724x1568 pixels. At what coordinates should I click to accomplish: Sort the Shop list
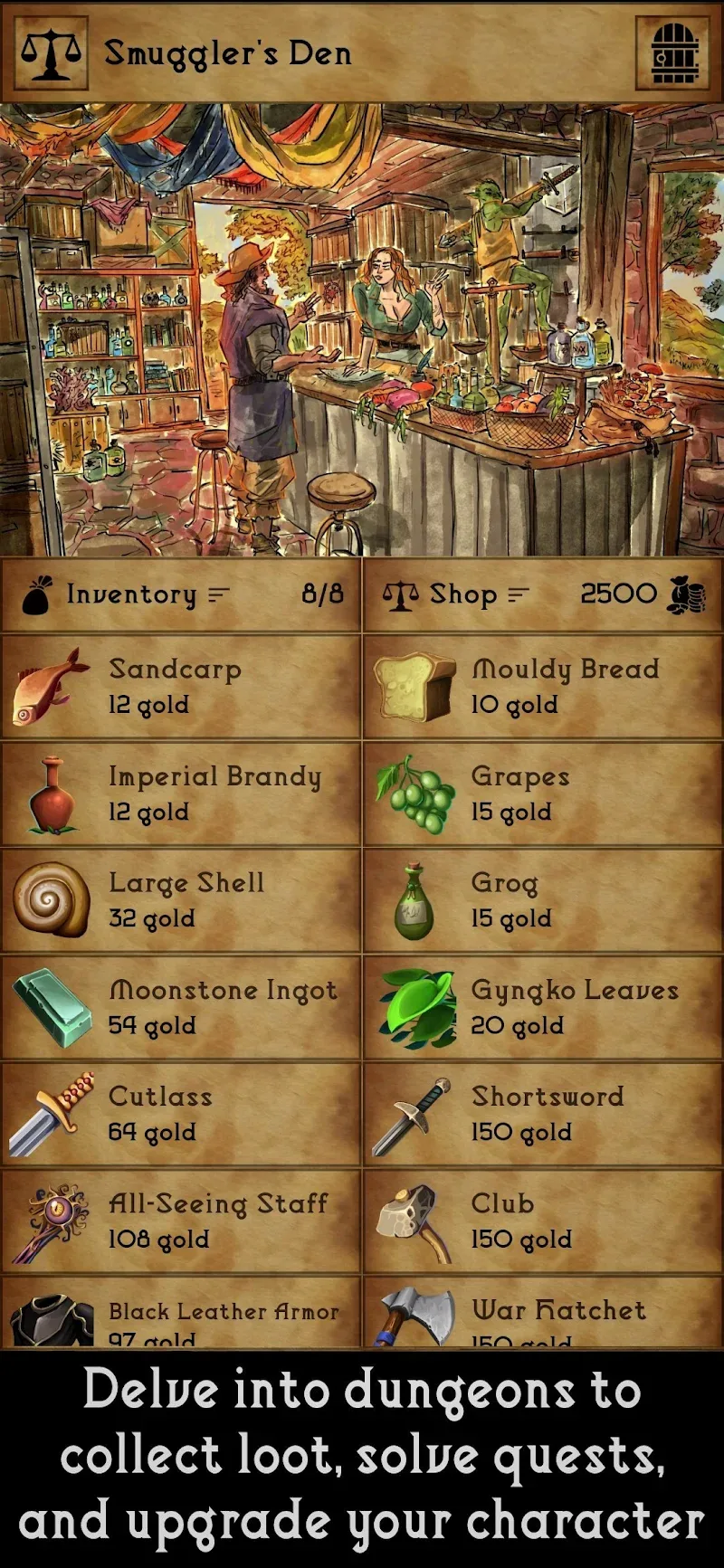tap(518, 595)
